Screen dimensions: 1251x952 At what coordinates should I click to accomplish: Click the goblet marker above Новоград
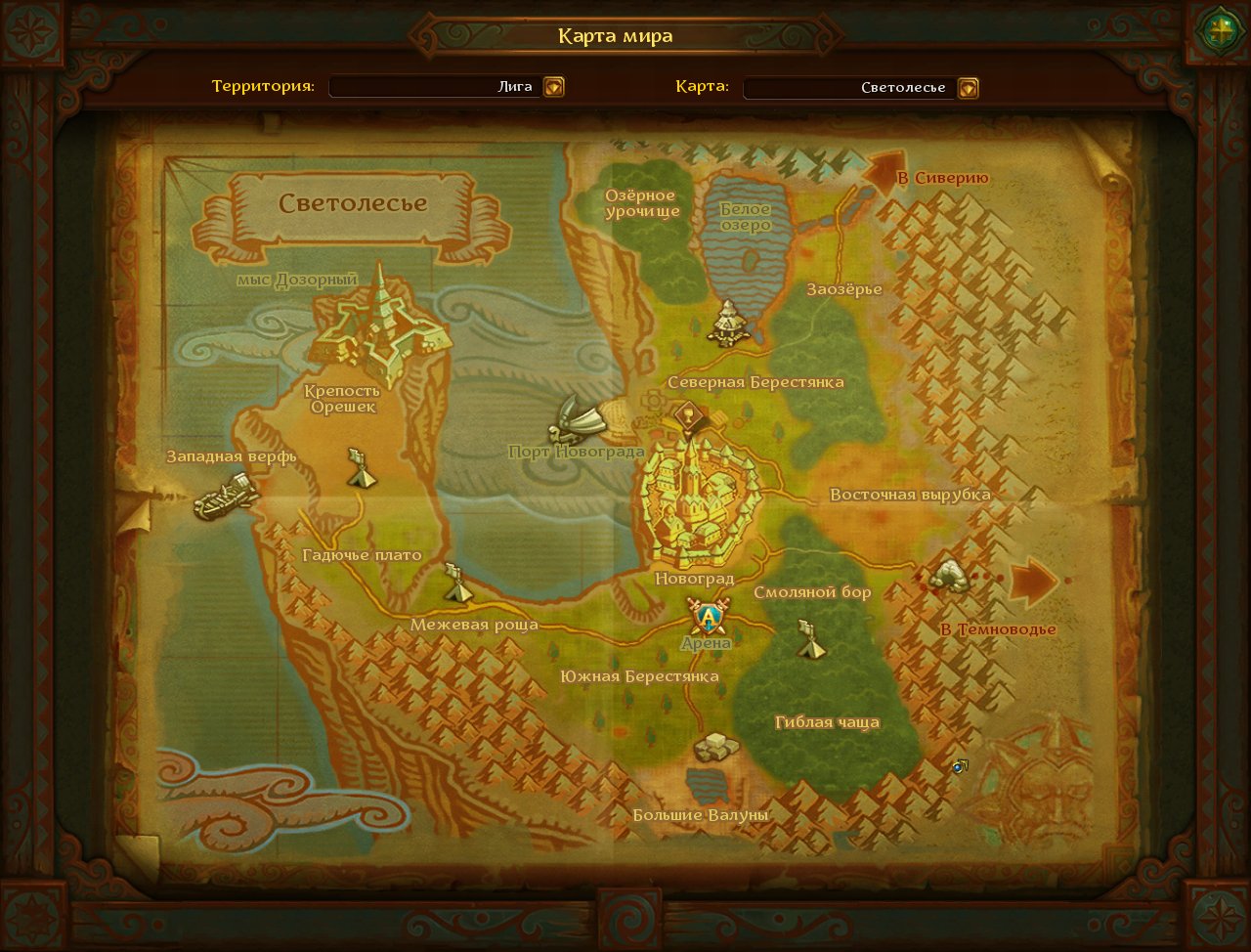[x=689, y=415]
